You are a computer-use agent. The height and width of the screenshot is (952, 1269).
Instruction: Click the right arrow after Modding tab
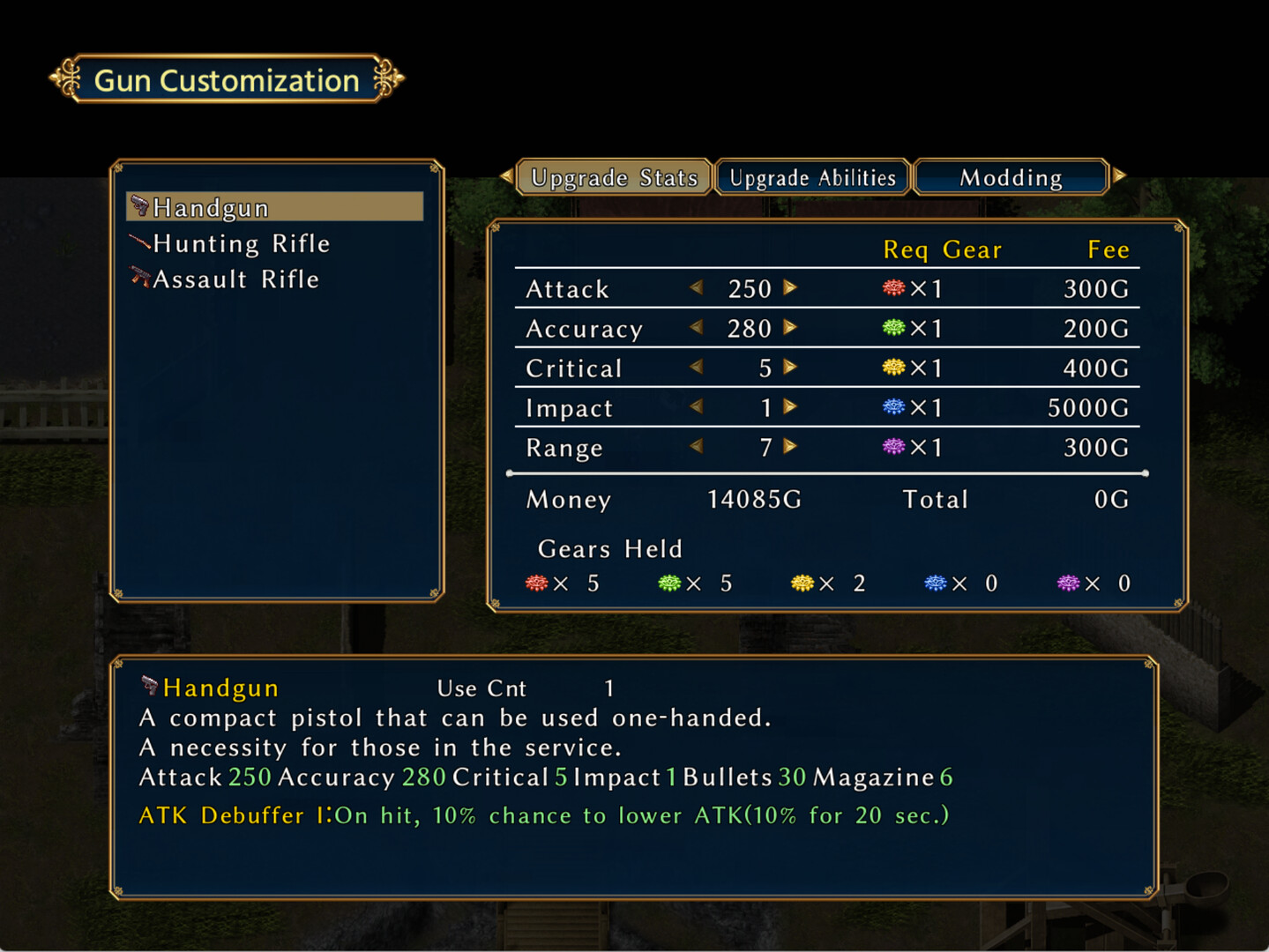click(1120, 176)
